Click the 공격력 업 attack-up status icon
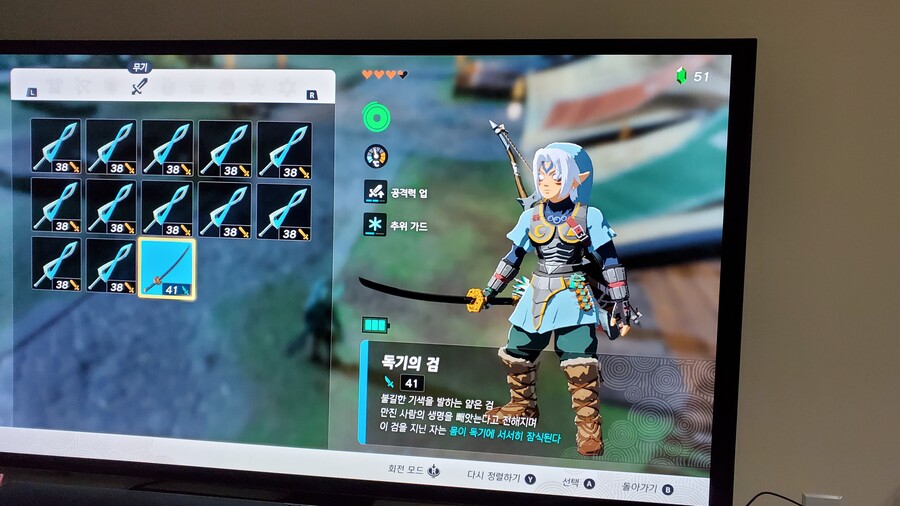The width and height of the screenshot is (900, 506). 376,191
